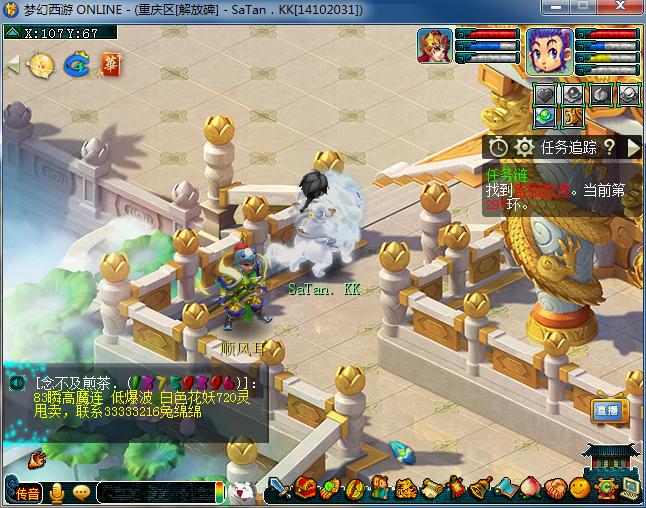Click the smiley face emoticon icon
The width and height of the screenshot is (646, 508).
point(580,489)
